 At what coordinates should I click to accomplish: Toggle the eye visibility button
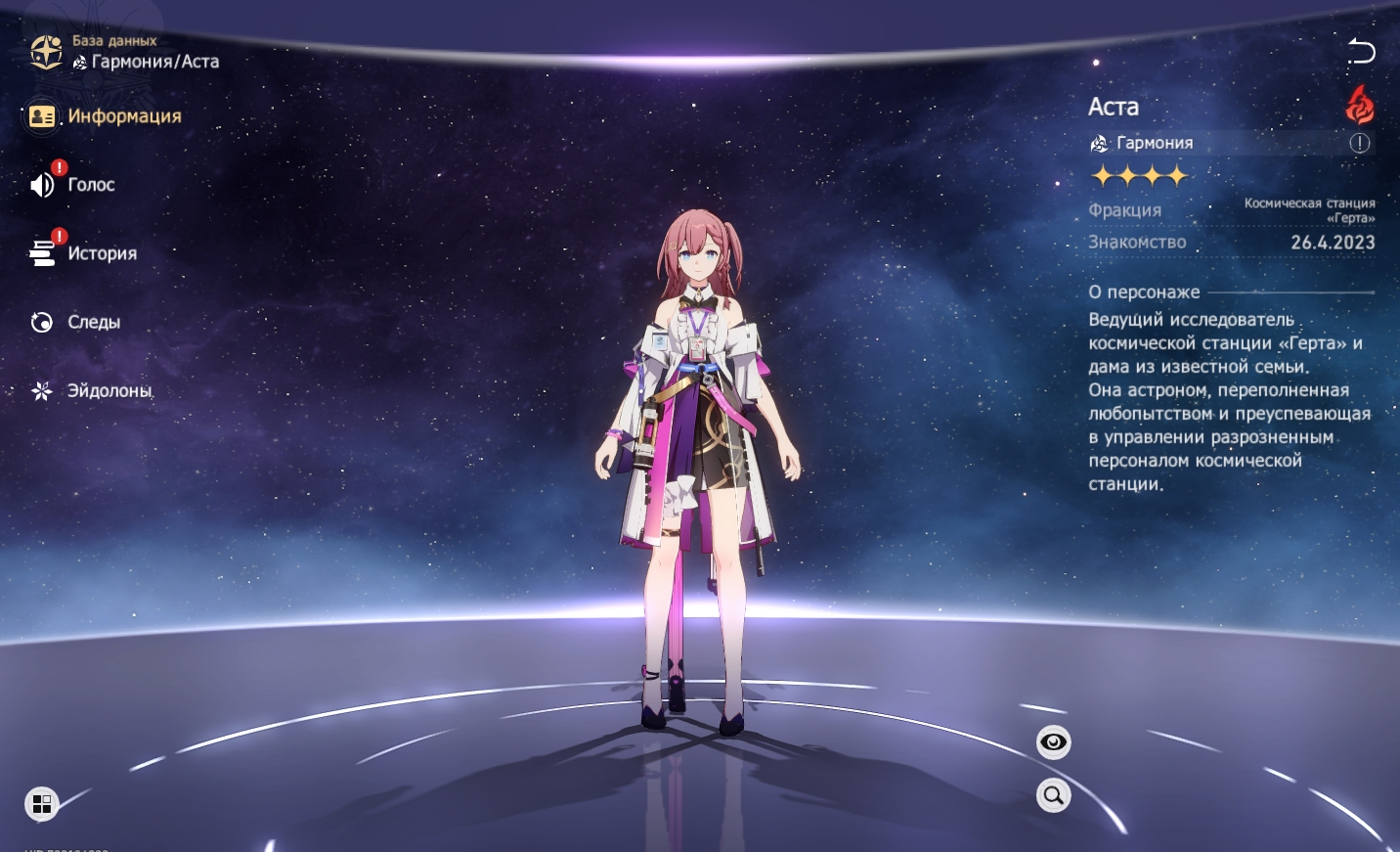click(1053, 742)
